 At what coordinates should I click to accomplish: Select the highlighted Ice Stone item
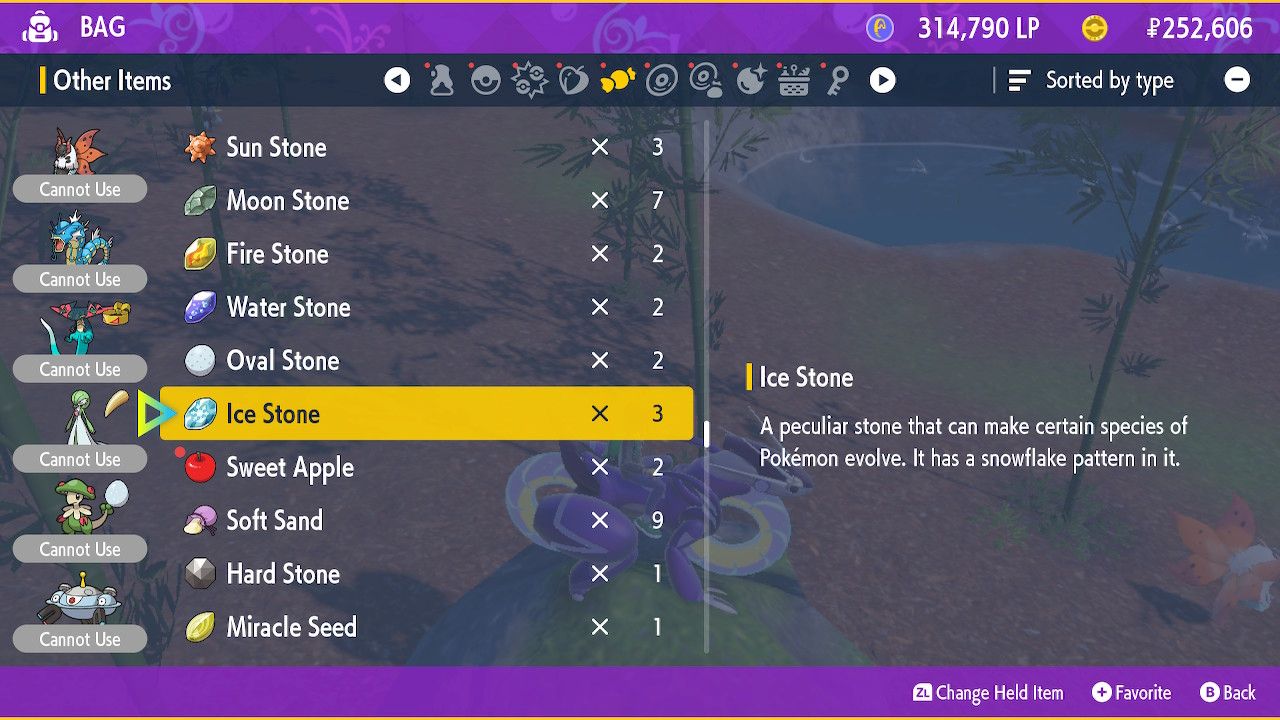click(420, 413)
